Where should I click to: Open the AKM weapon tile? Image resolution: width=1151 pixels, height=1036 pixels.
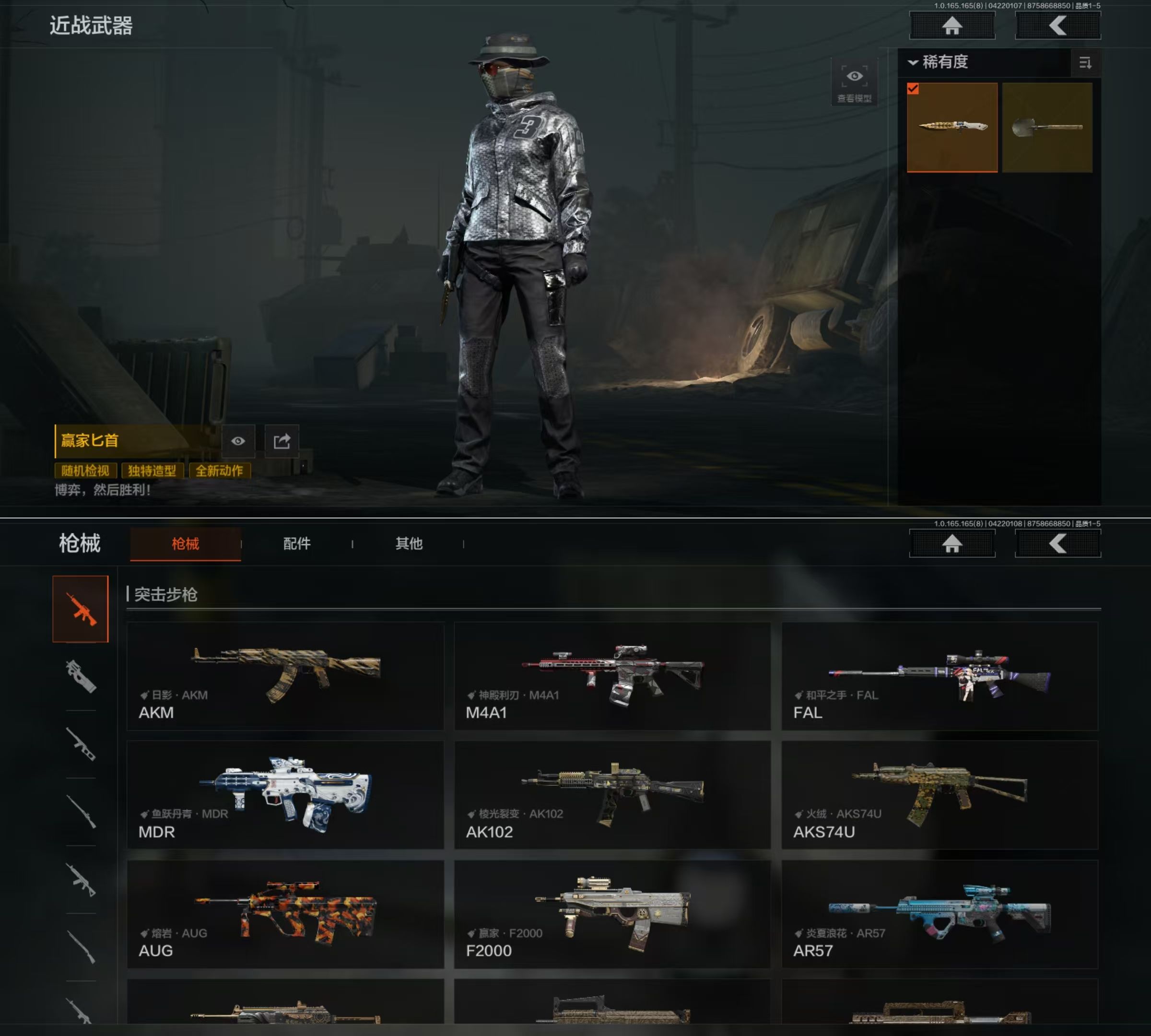[285, 676]
